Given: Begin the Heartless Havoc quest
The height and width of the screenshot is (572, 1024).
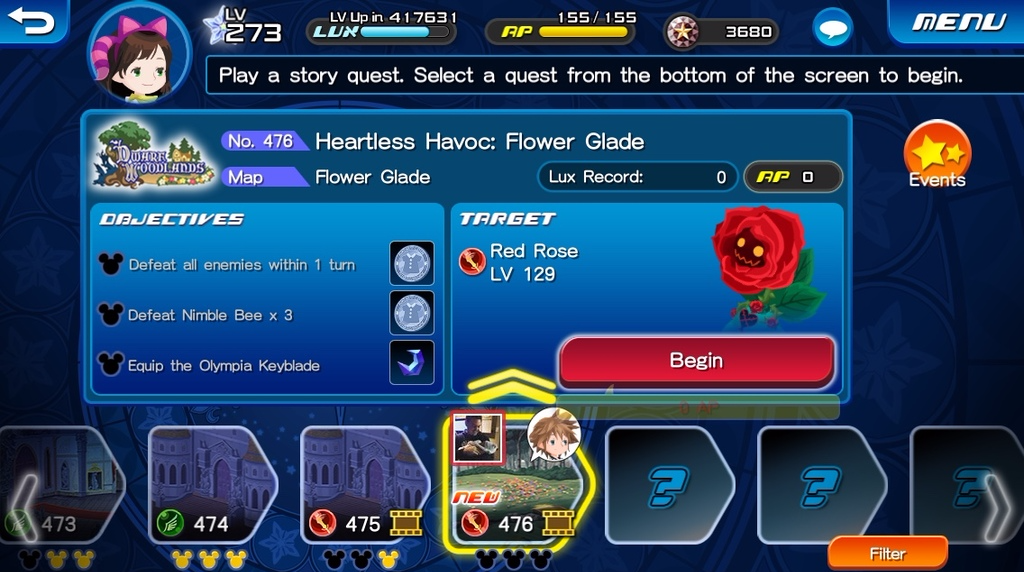Looking at the screenshot, I should [x=696, y=361].
